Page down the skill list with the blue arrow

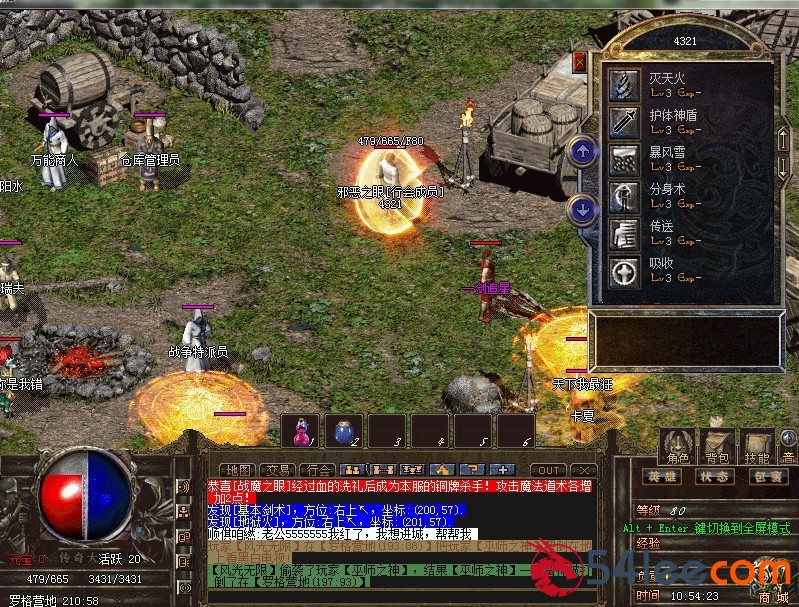coord(582,209)
